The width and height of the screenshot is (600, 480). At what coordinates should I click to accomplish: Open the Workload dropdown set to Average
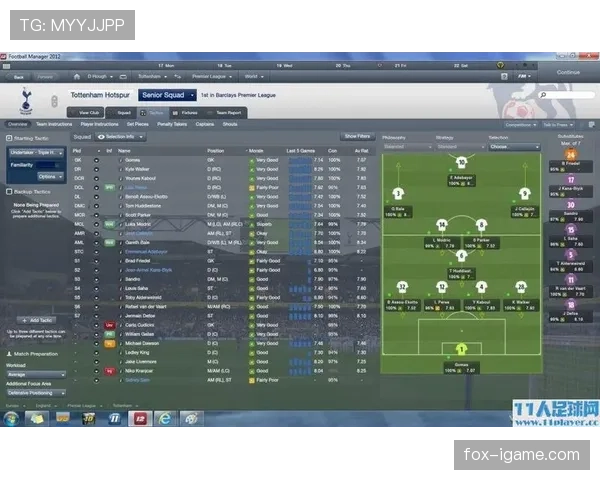(x=36, y=374)
